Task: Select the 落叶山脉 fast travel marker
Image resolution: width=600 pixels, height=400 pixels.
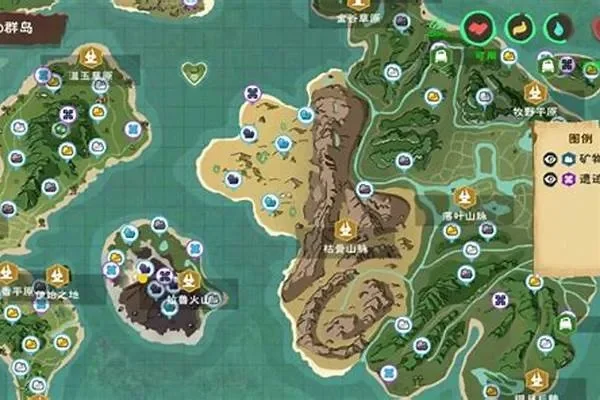Action: coord(463,196)
